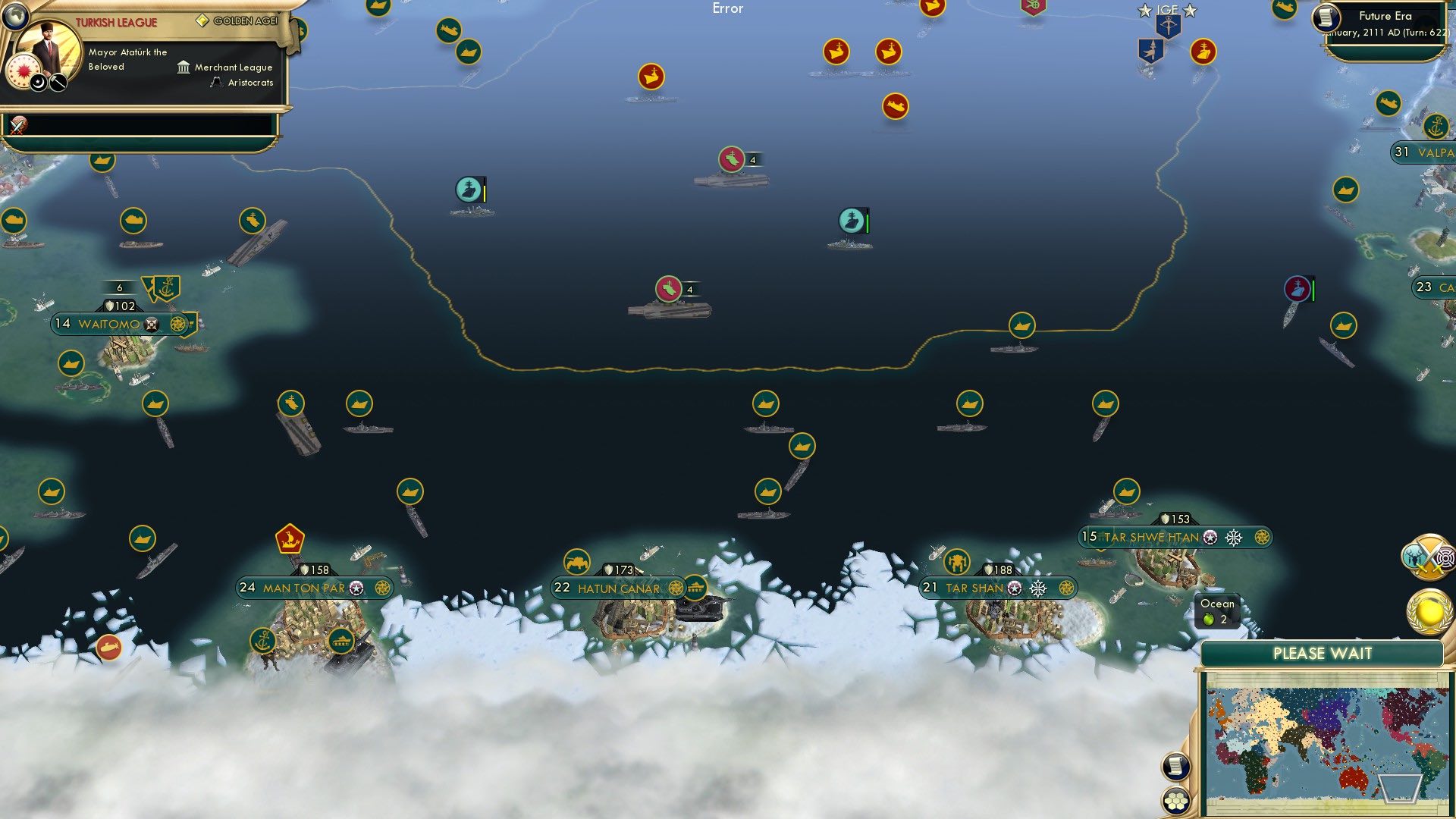Click the Merchant League temple icon
1456x819 pixels.
point(182,67)
